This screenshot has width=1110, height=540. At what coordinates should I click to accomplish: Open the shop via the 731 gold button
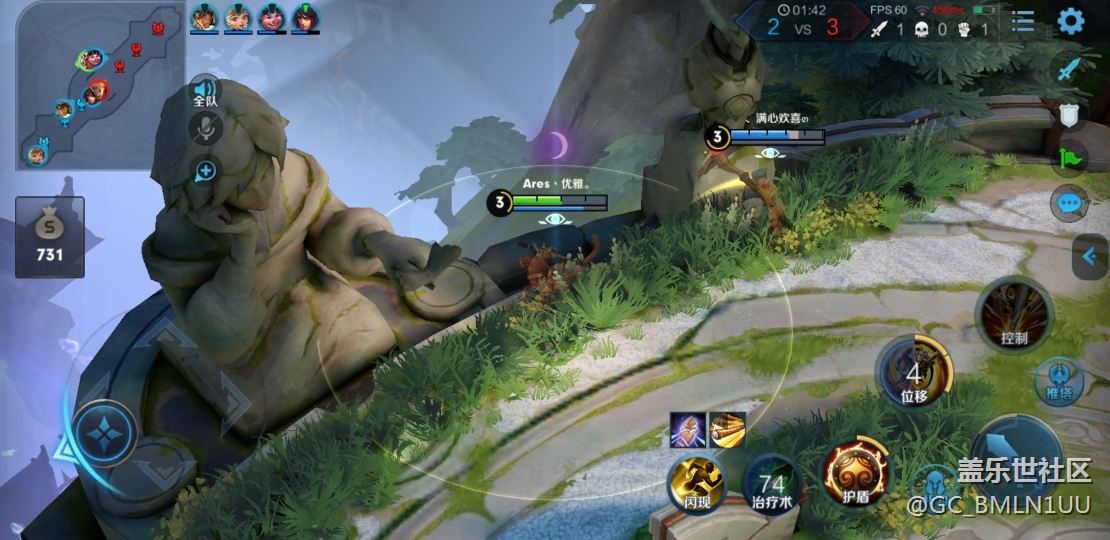click(x=50, y=237)
